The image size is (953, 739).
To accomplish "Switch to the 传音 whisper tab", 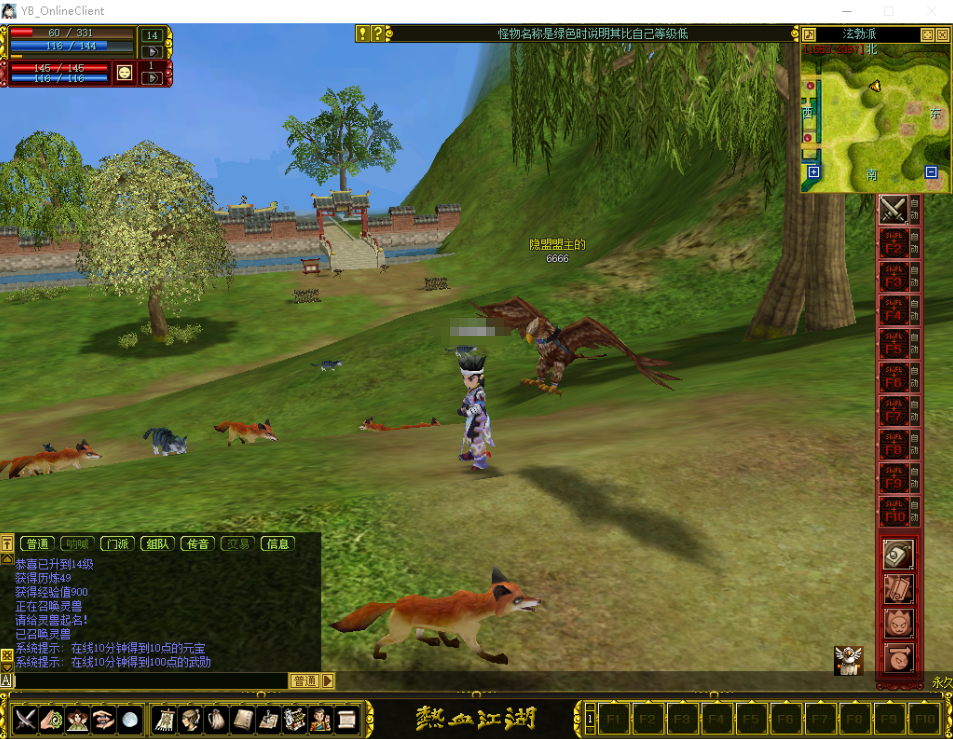I will pos(197,544).
